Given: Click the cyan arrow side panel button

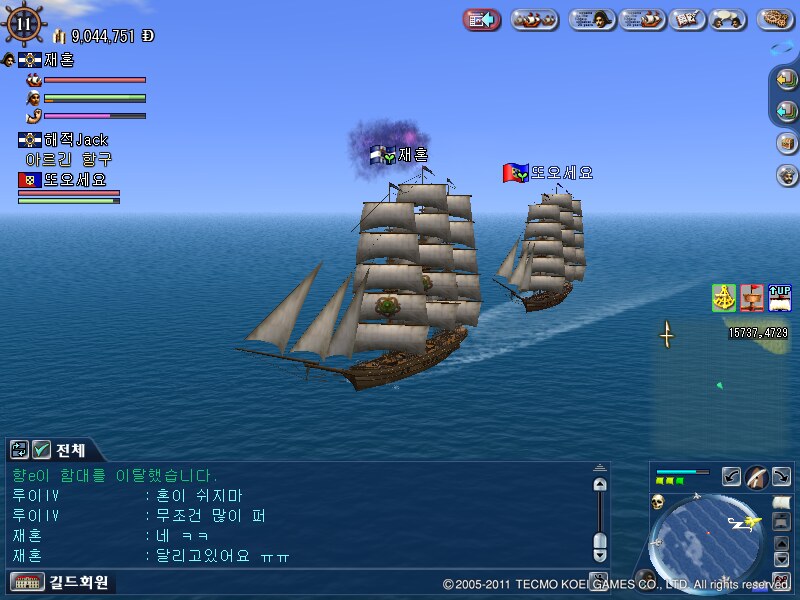Looking at the screenshot, I should (x=786, y=110).
